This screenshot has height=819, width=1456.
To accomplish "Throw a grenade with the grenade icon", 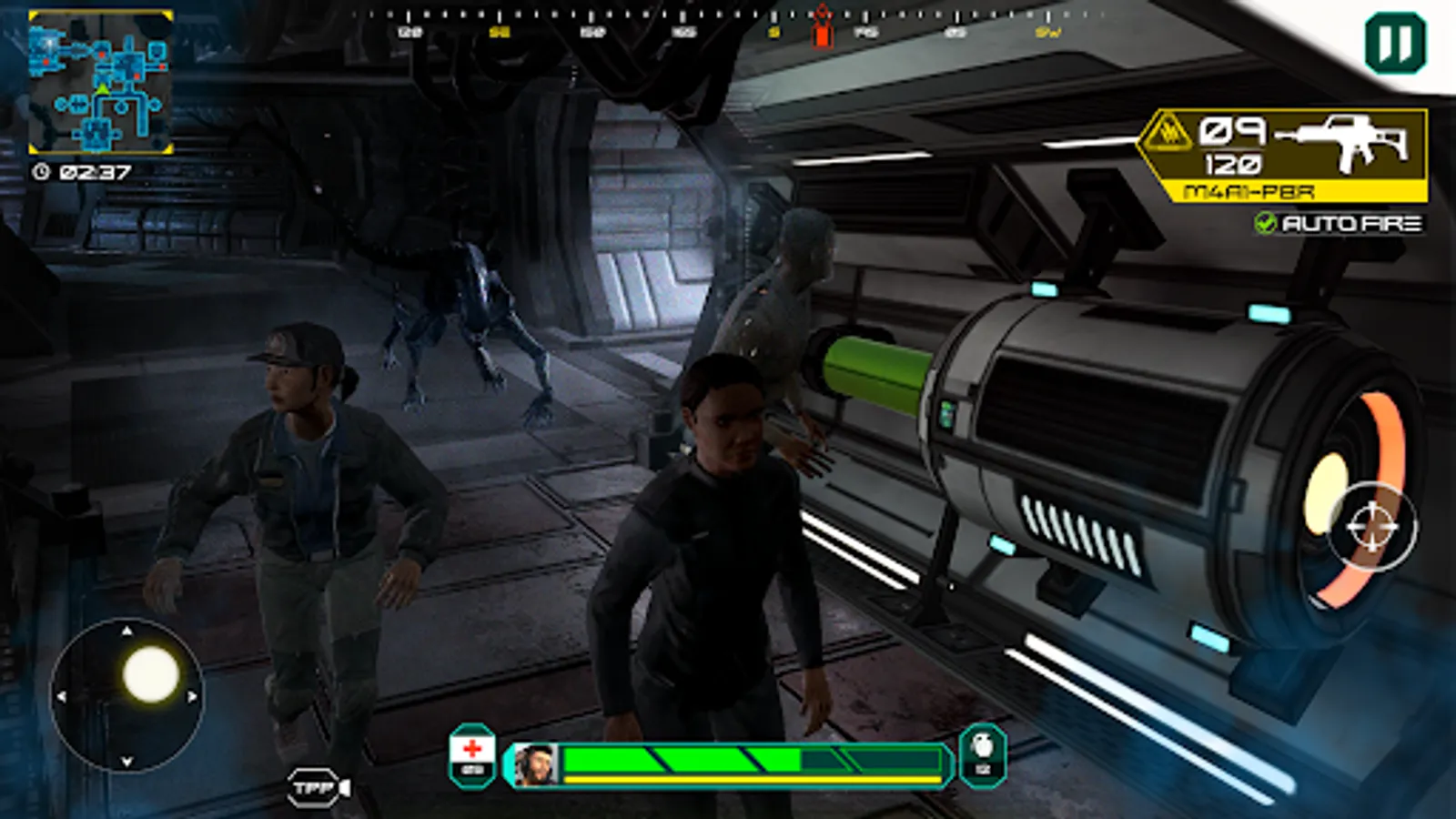I will [x=983, y=755].
